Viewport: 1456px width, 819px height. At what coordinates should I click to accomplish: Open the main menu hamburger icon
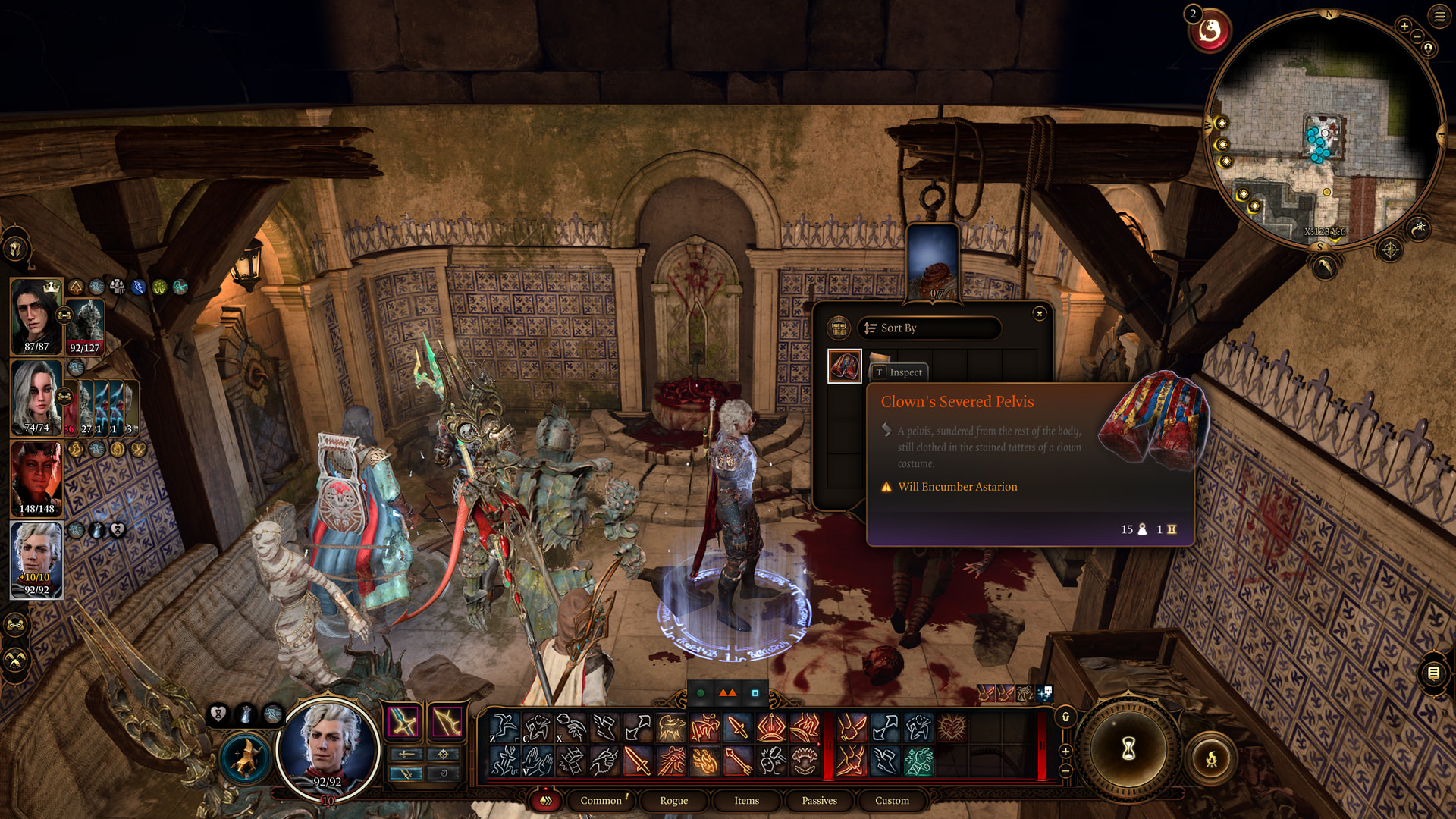click(1439, 16)
